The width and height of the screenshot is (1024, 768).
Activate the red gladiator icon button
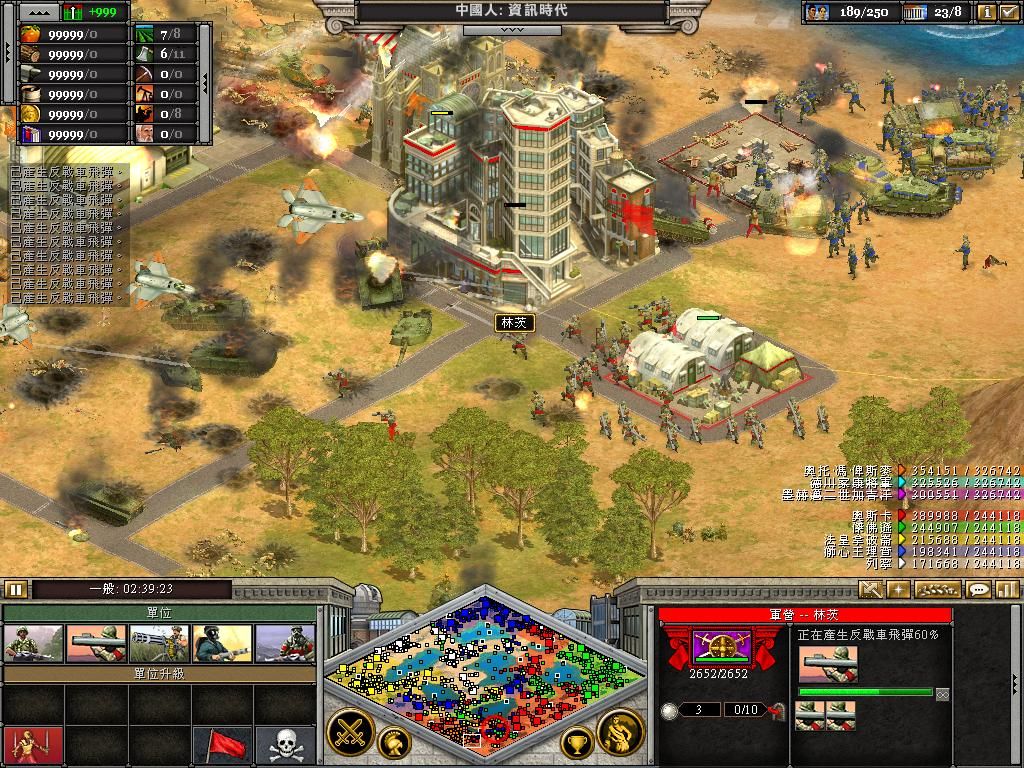tap(33, 745)
